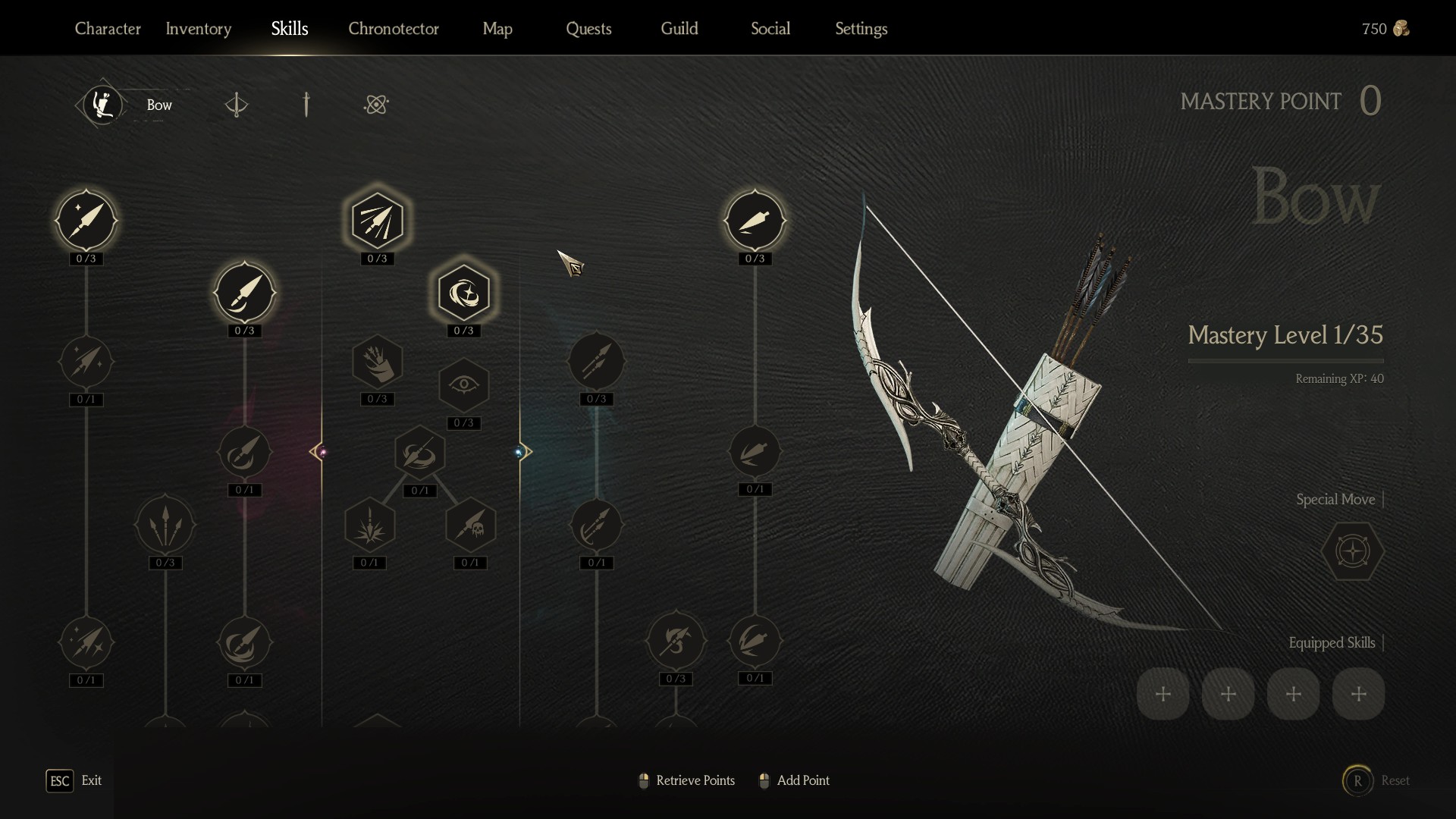1456x819 pixels.
Task: Open the Settings tab
Action: [x=861, y=29]
